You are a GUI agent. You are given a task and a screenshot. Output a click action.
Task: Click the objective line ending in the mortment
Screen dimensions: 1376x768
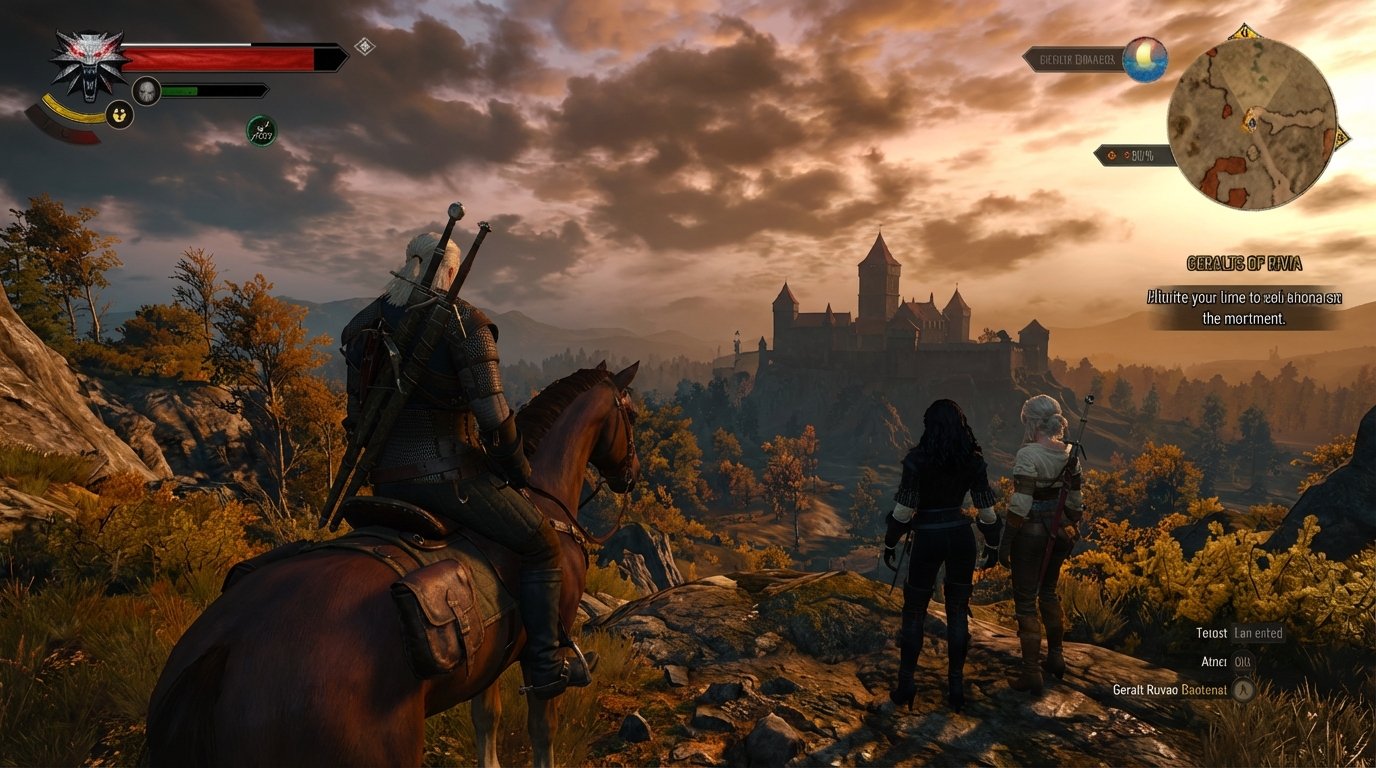[1244, 318]
